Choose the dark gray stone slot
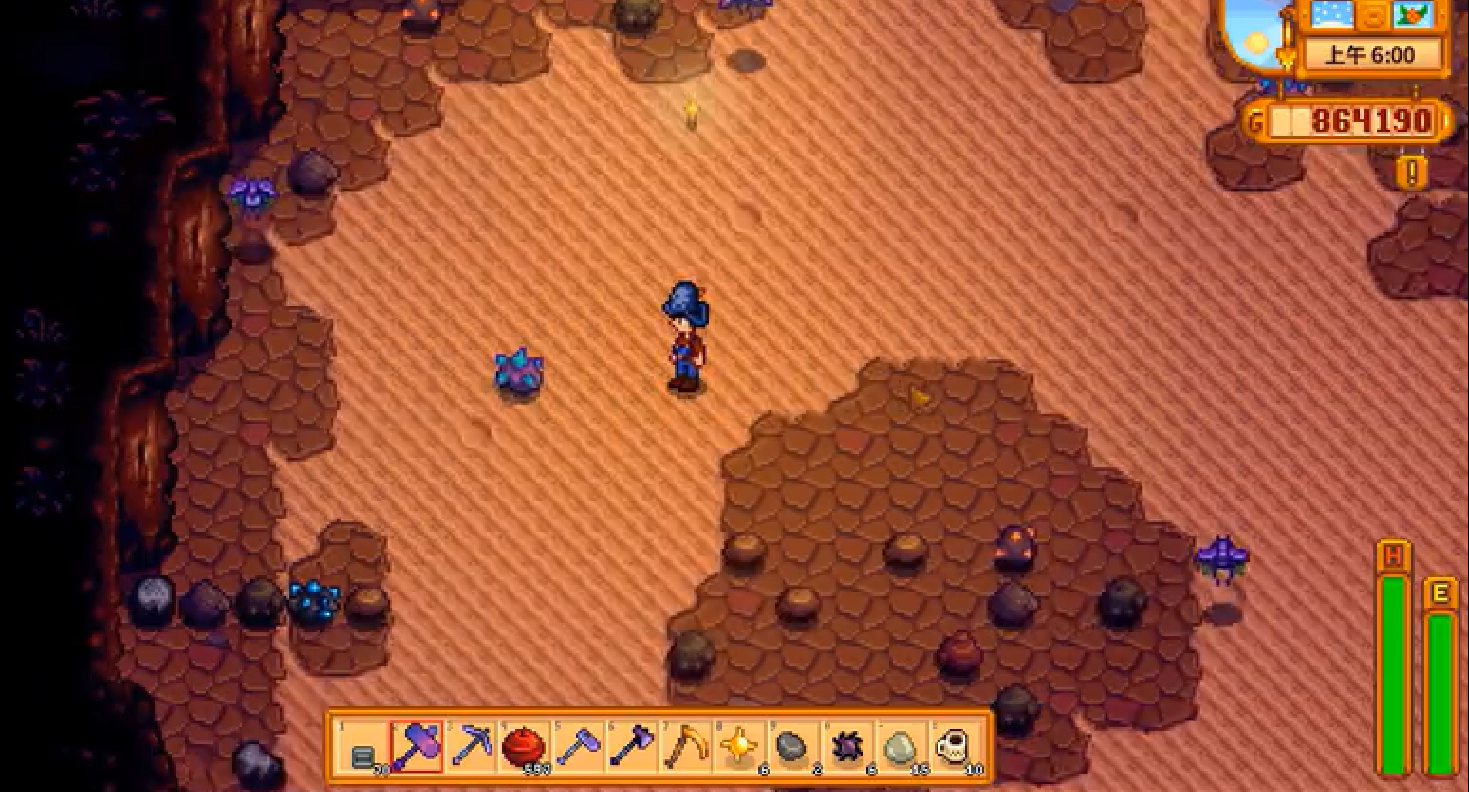1469x792 pixels. coord(794,746)
